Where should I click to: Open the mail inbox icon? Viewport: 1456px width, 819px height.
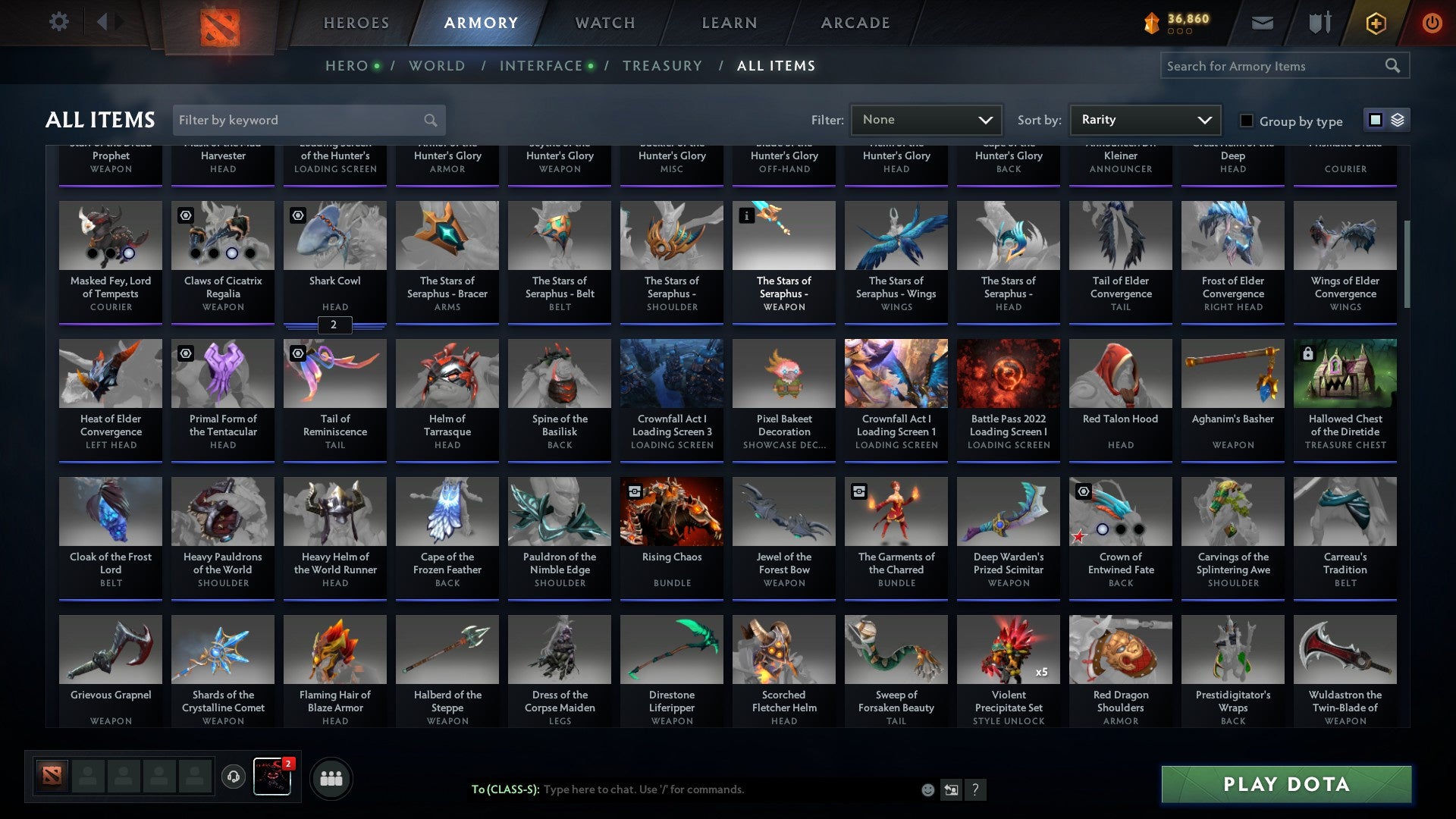[1262, 23]
